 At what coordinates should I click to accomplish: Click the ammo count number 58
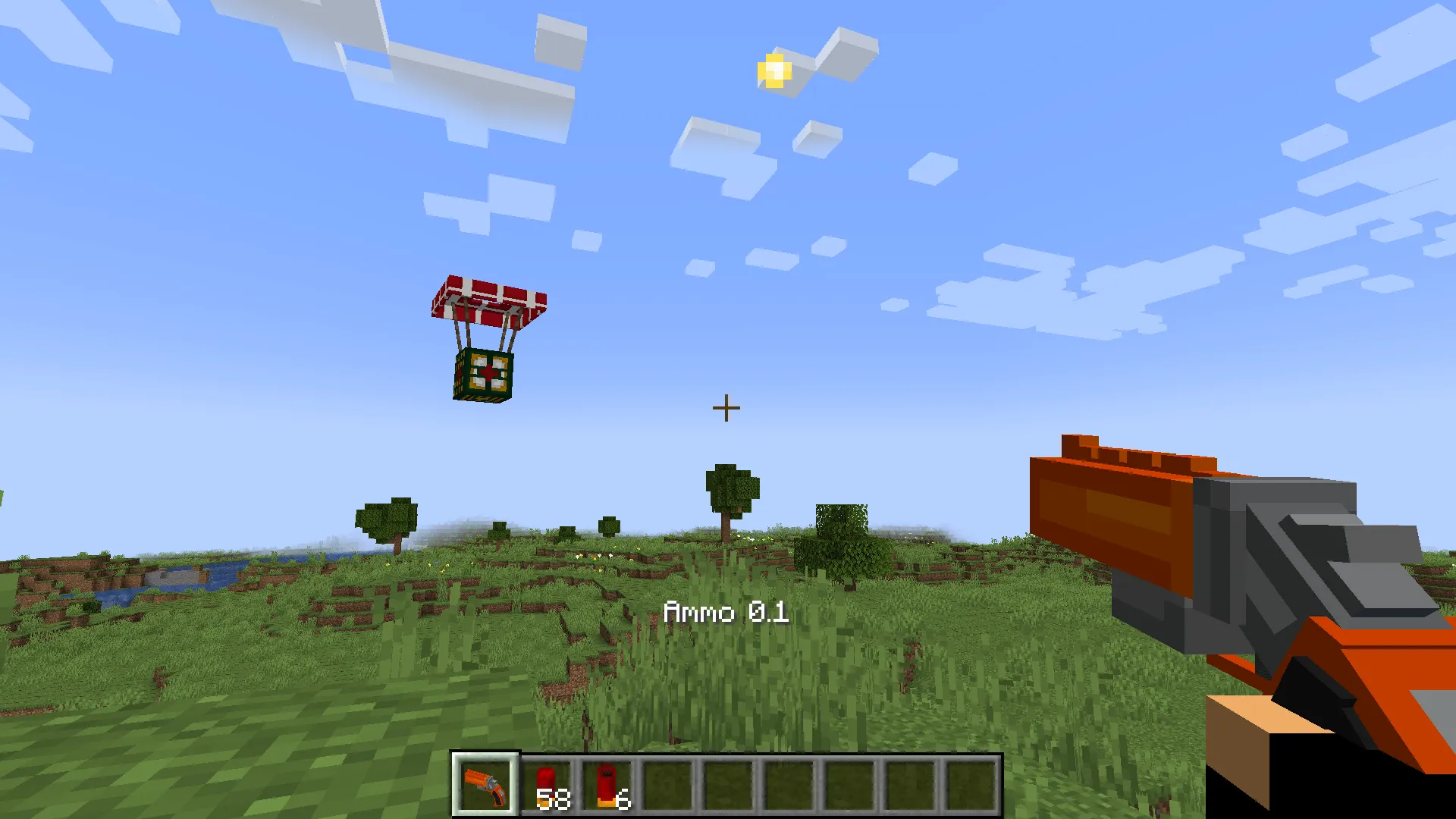tap(554, 799)
